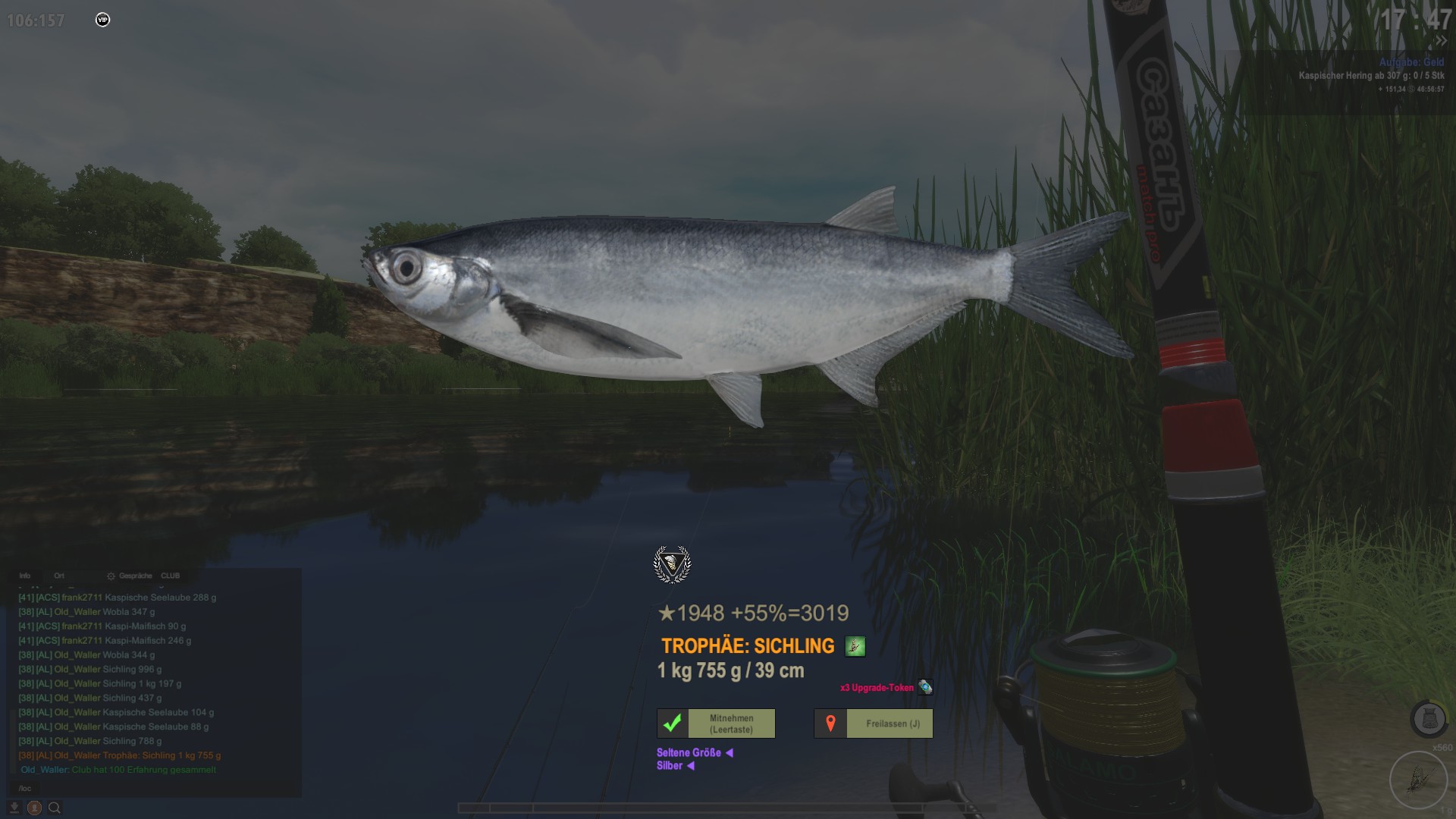Expand the task panel with the double-arrow
Screen dimensions: 1456x819
[1441, 41]
